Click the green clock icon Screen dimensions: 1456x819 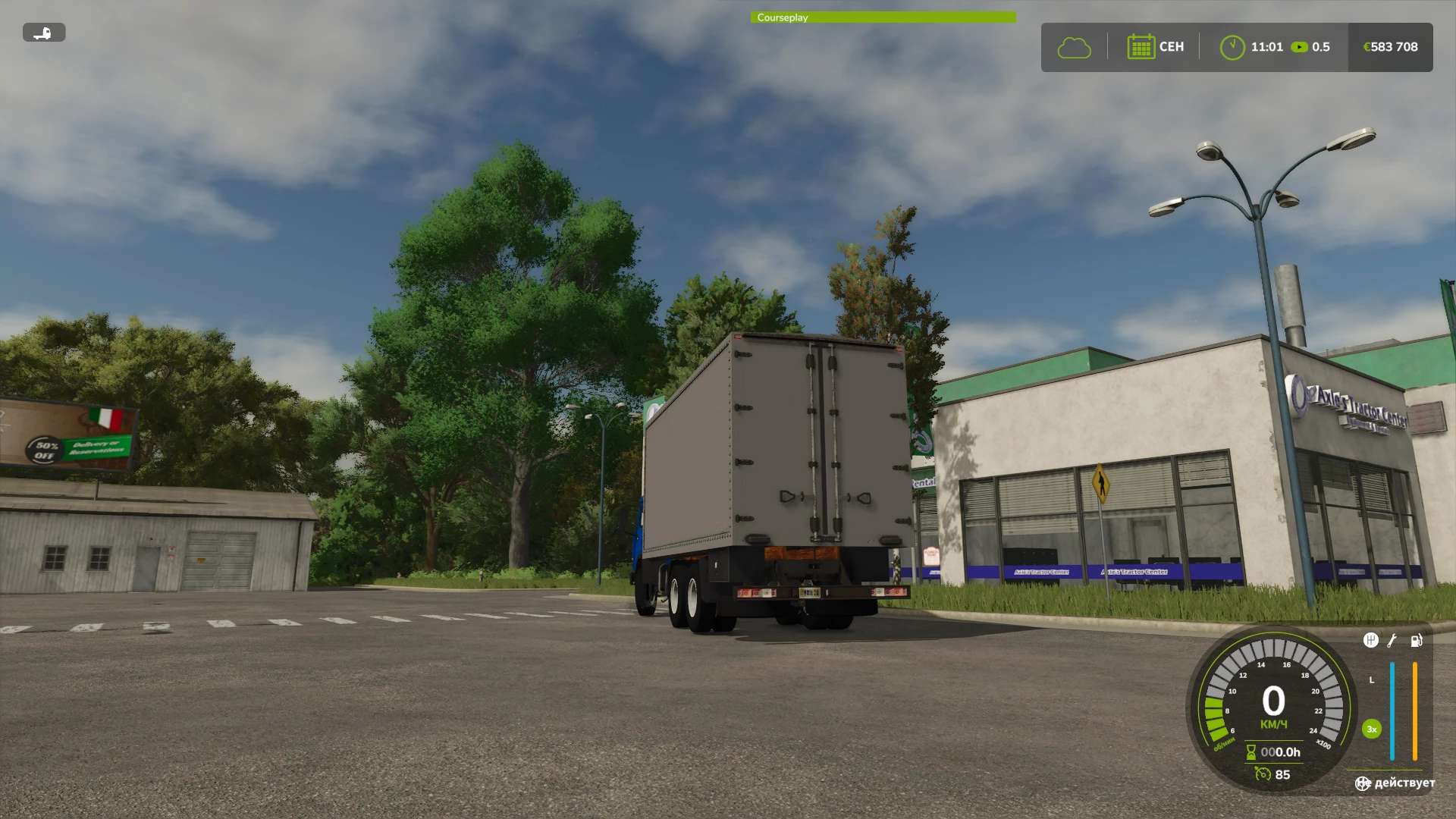click(x=1232, y=47)
